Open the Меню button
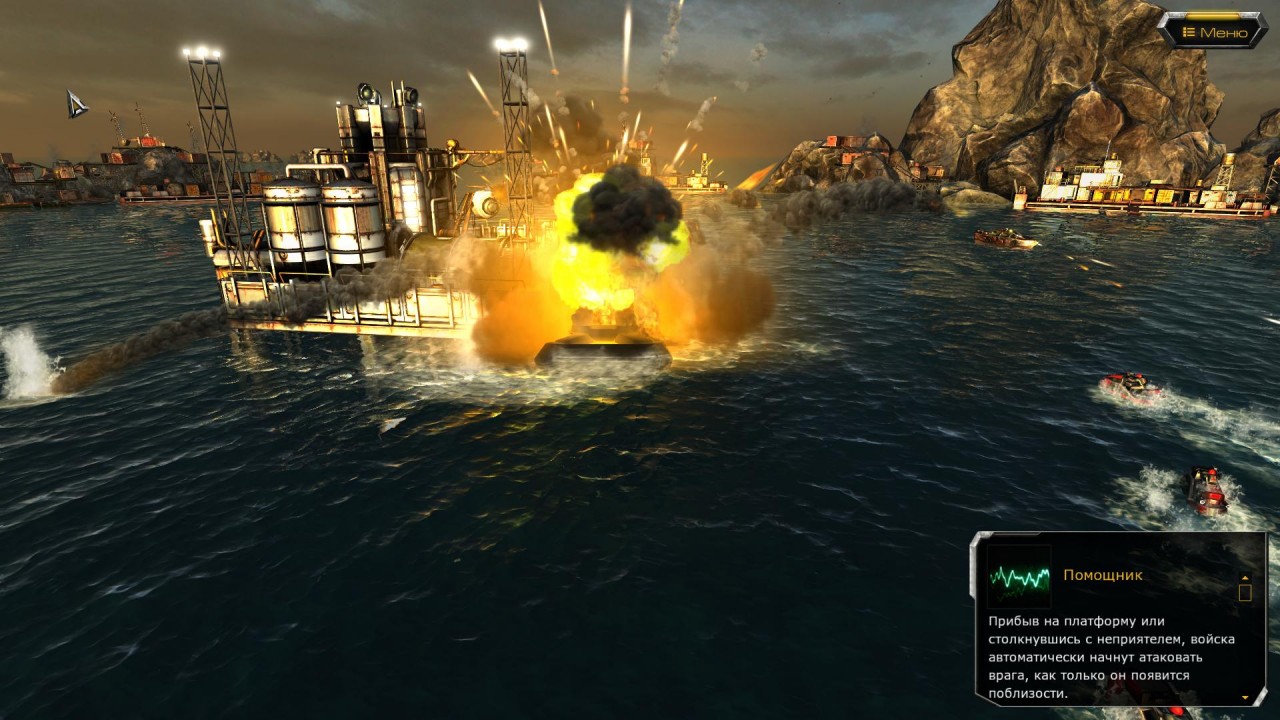Viewport: 1280px width, 720px height. [x=1214, y=32]
